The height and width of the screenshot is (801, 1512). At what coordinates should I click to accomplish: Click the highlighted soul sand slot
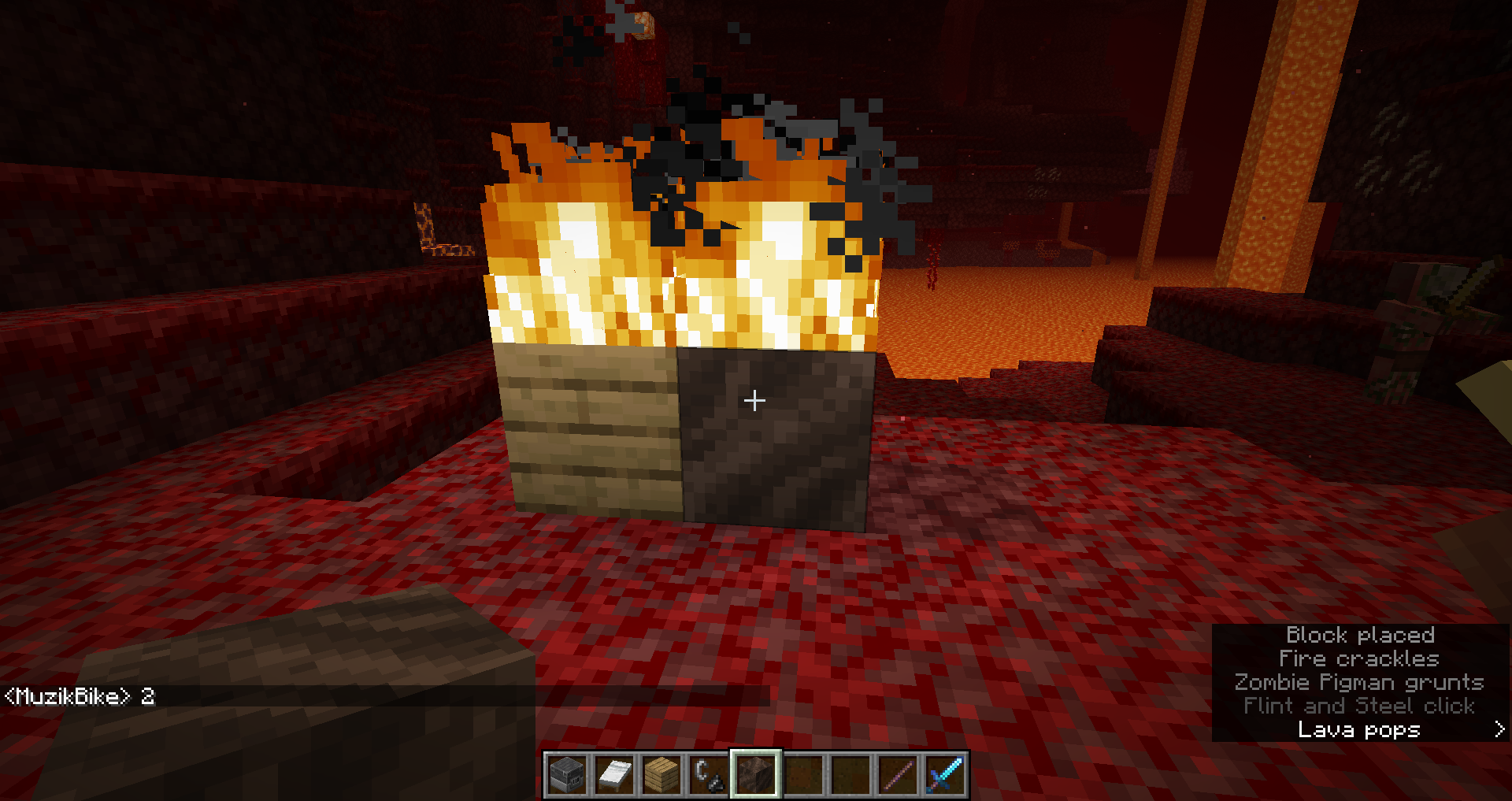pos(756,774)
